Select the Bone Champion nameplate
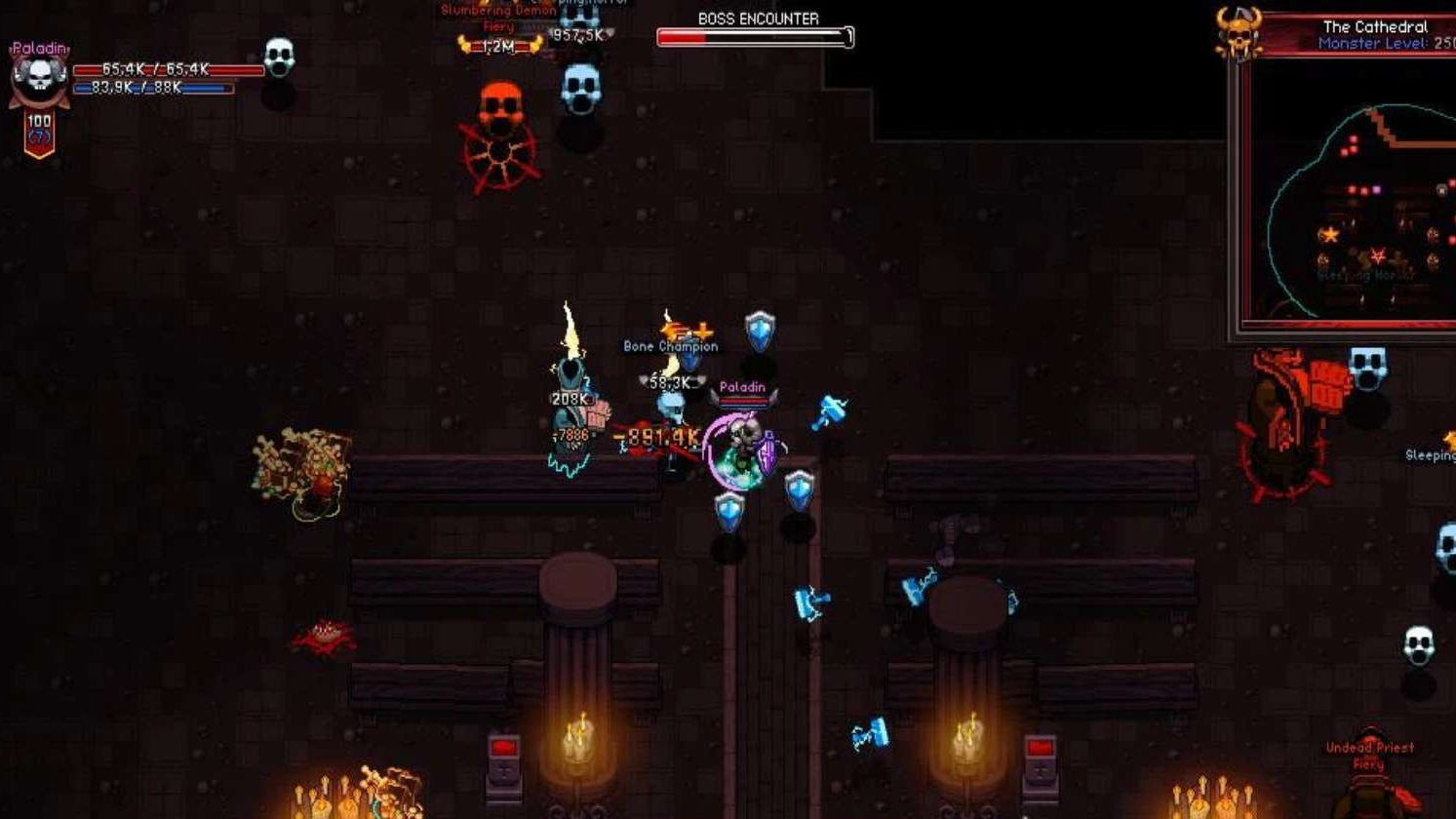The width and height of the screenshot is (1456, 819). (671, 346)
